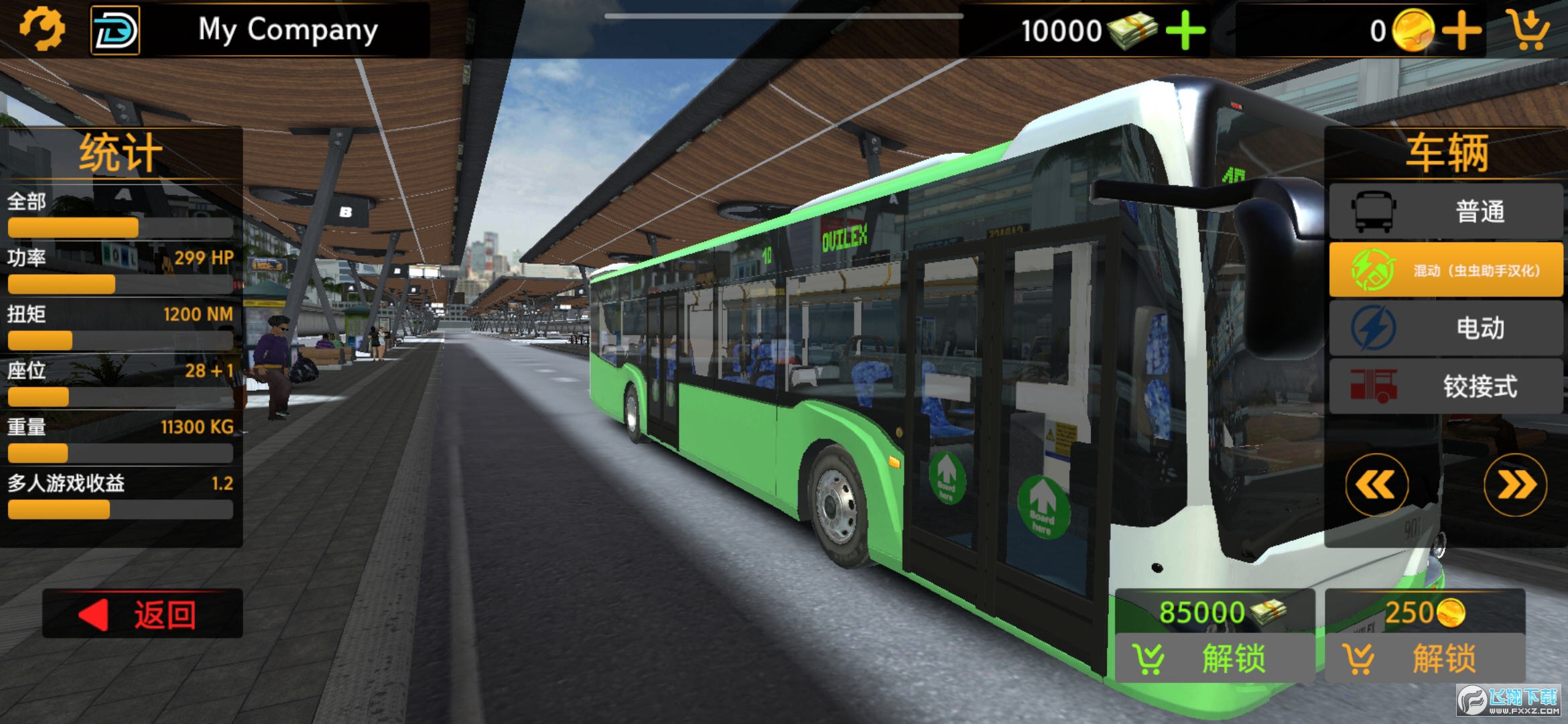Click the company logo emblem
Viewport: 1568px width, 724px height.
point(115,30)
